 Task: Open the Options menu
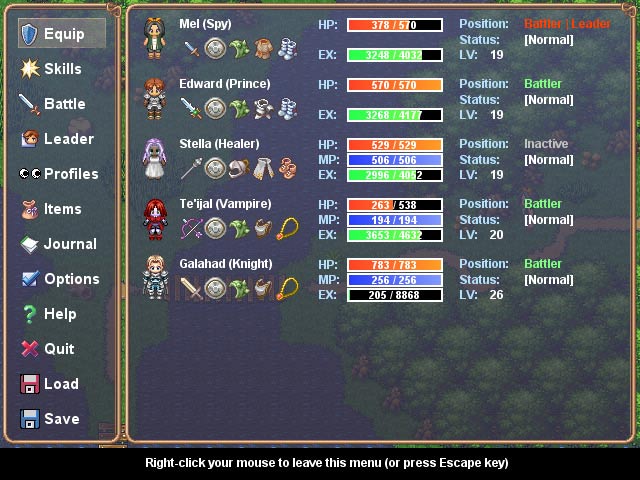(x=62, y=279)
